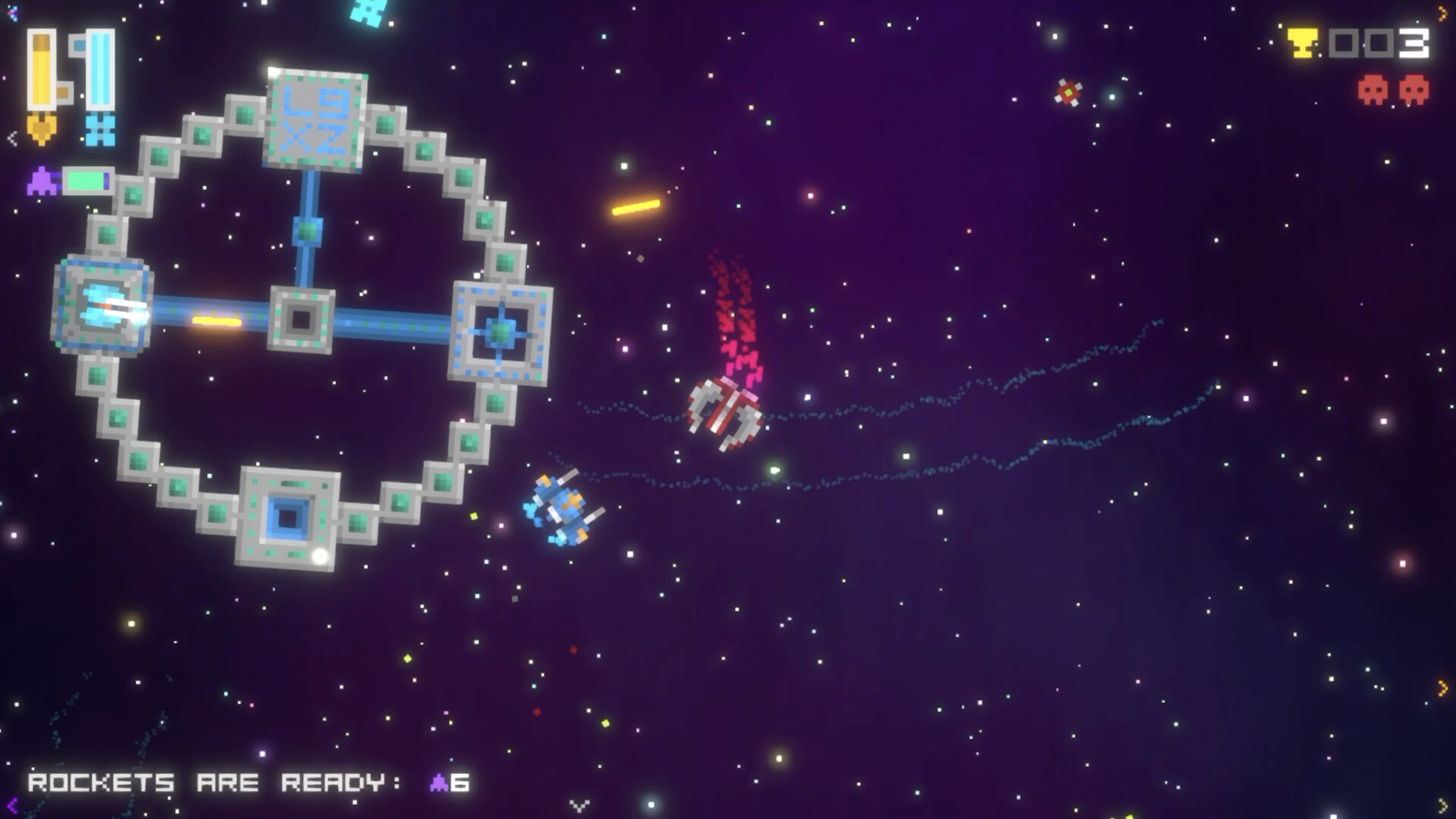Click the green alien health bar
Viewport: 1456px width, 819px height.
[x=86, y=181]
